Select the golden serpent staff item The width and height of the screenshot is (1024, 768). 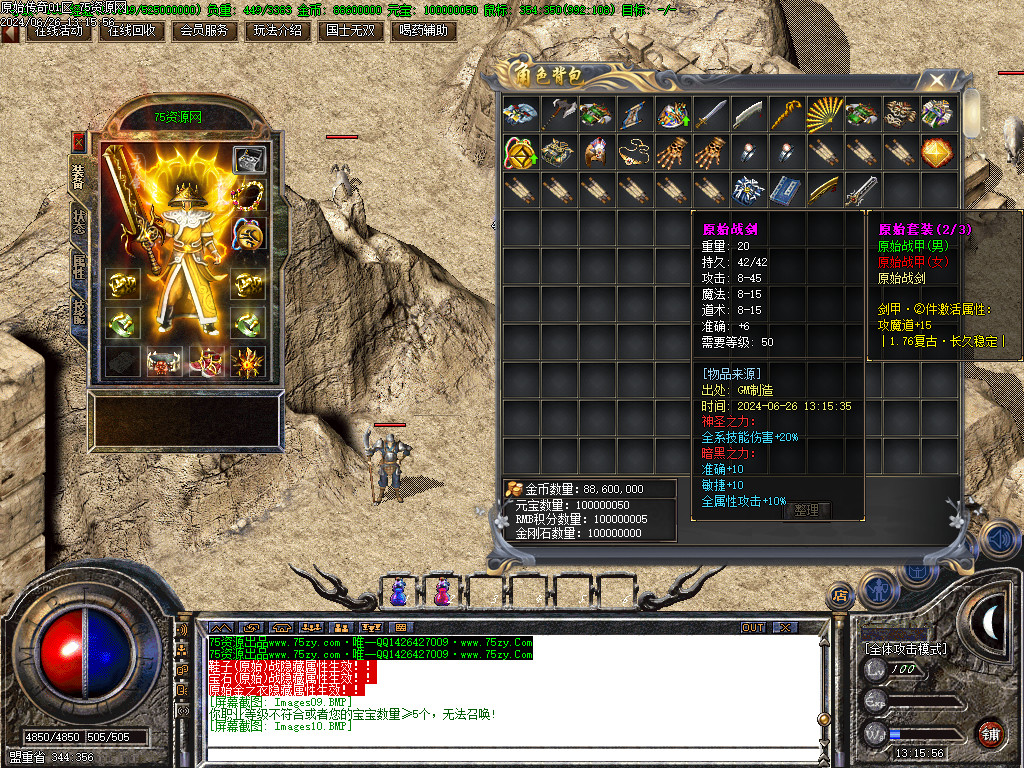click(x=786, y=114)
